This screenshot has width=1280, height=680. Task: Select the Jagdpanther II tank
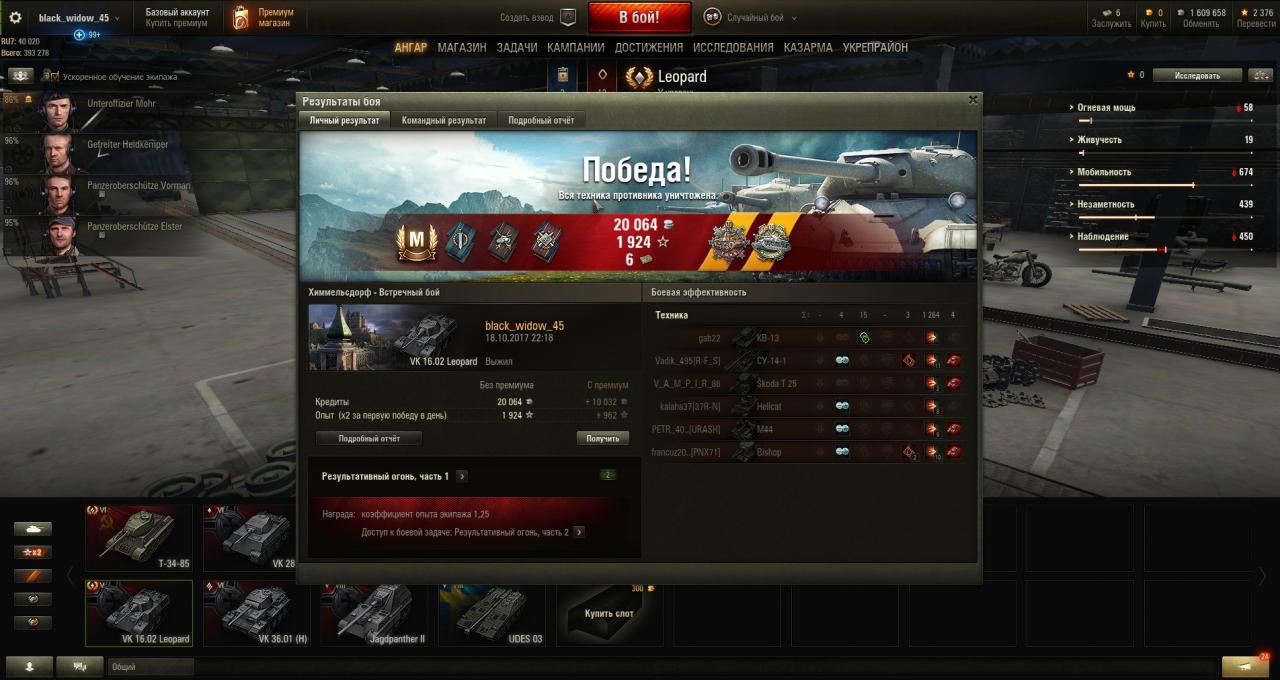(x=374, y=613)
